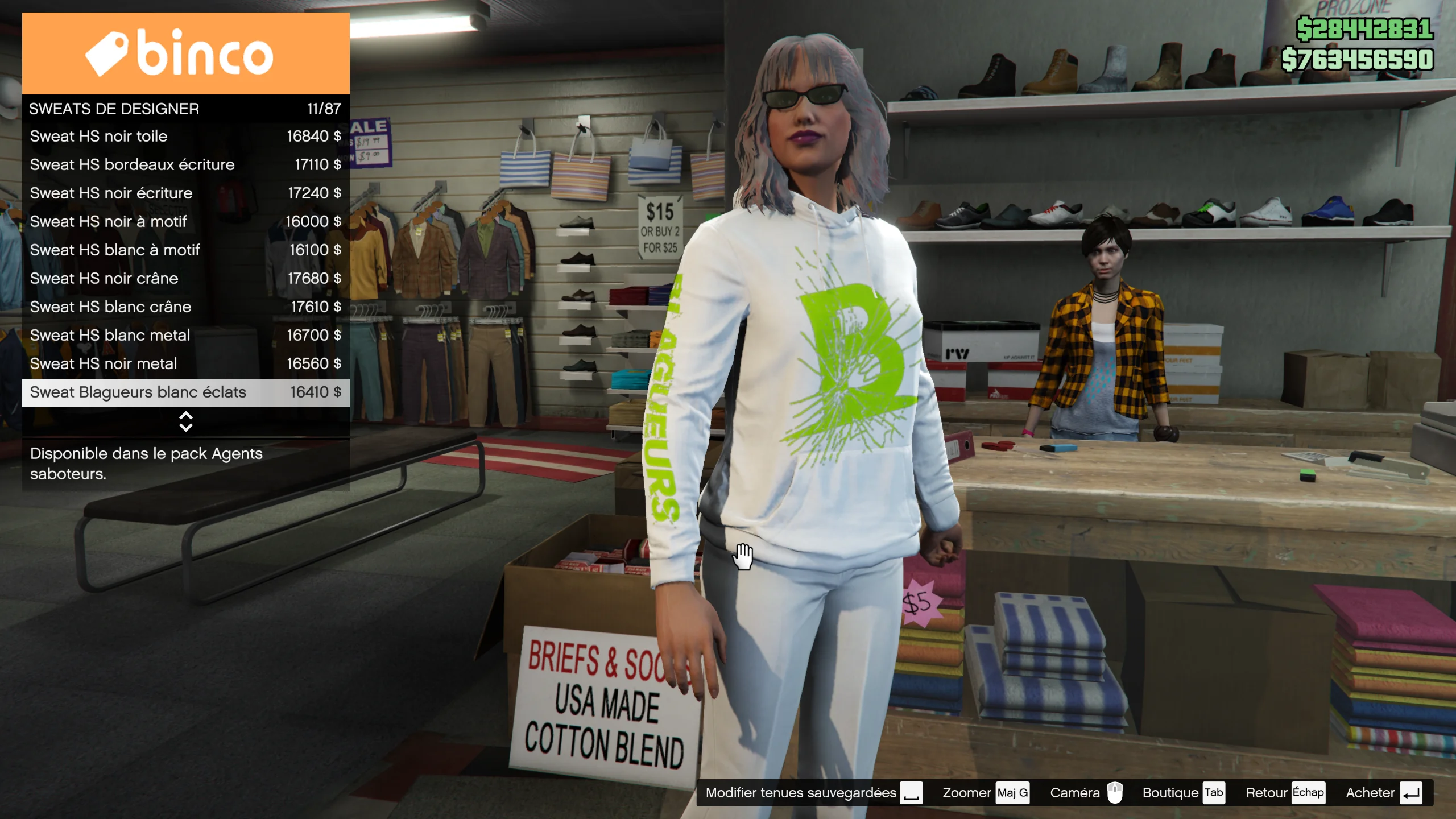Go back with the Retour button
The height and width of the screenshot is (819, 1456).
point(1285,793)
